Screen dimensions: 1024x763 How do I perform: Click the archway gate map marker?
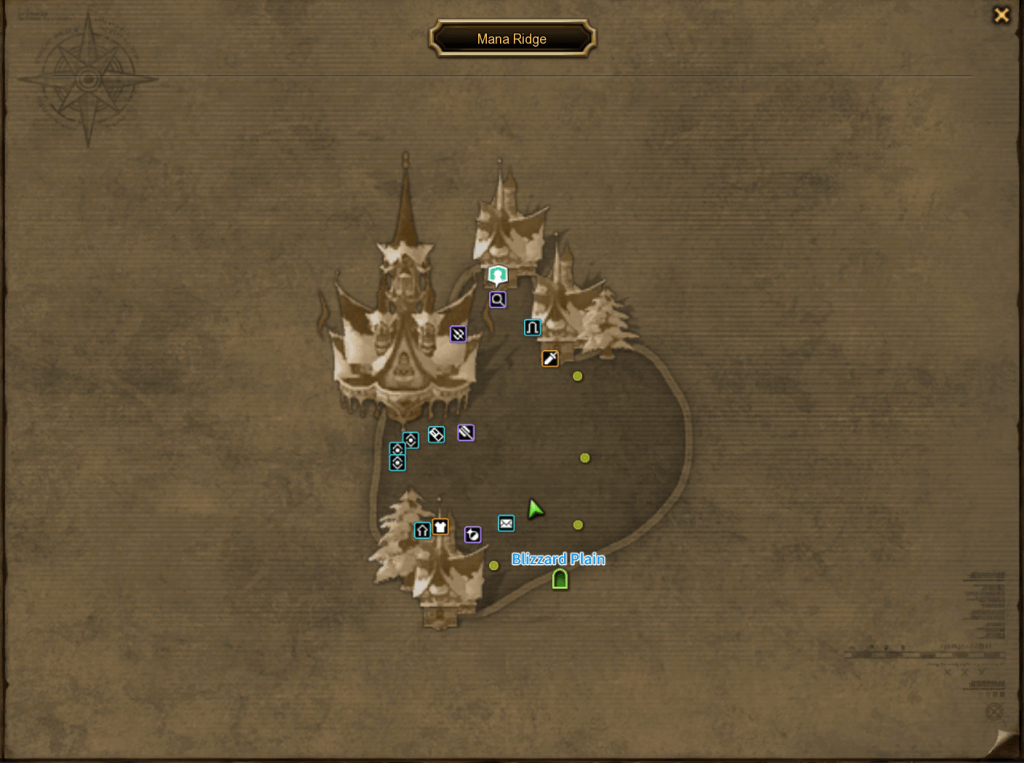pyautogui.click(x=532, y=327)
